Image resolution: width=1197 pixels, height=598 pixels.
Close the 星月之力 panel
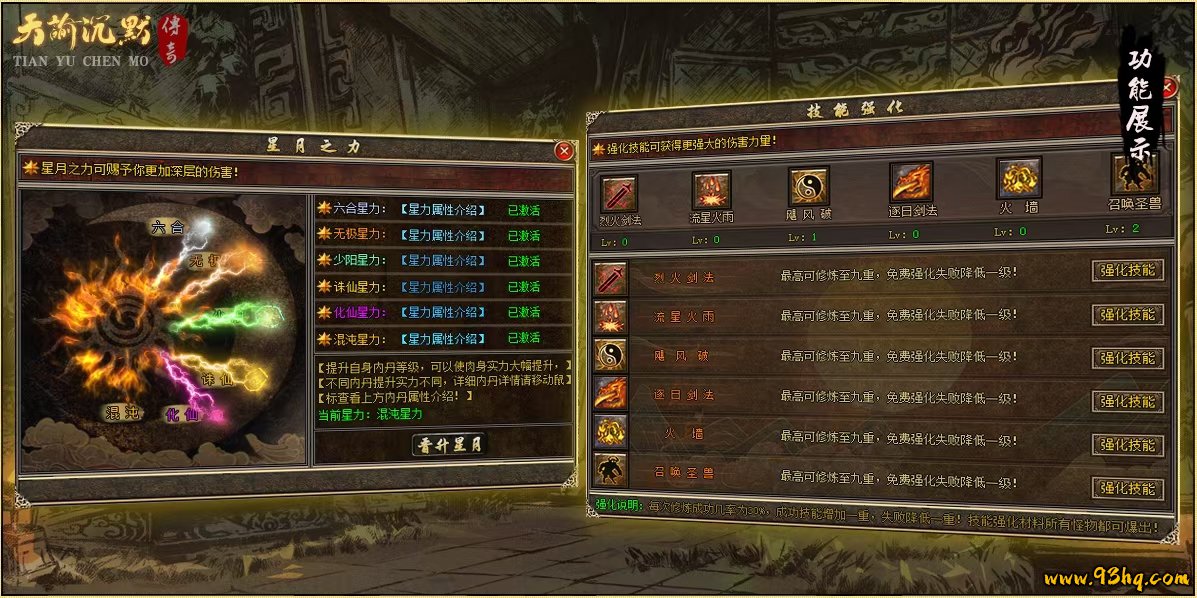coord(564,151)
